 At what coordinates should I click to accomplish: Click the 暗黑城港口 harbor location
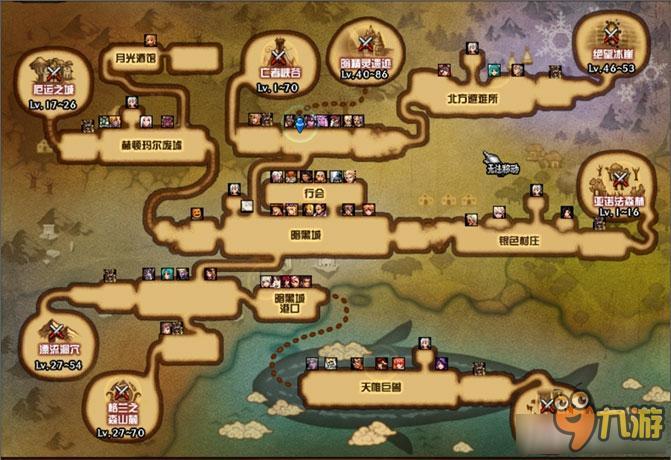[295, 303]
